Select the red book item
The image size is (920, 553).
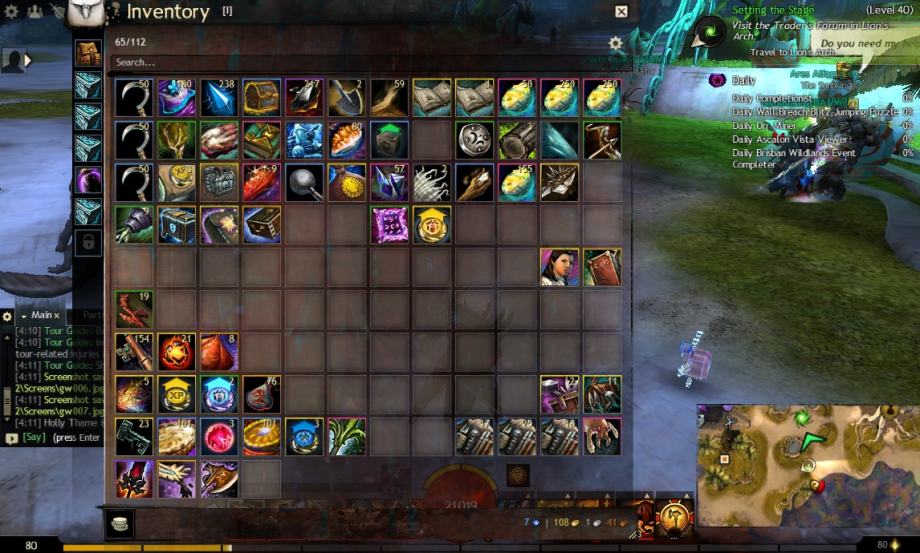coord(602,267)
